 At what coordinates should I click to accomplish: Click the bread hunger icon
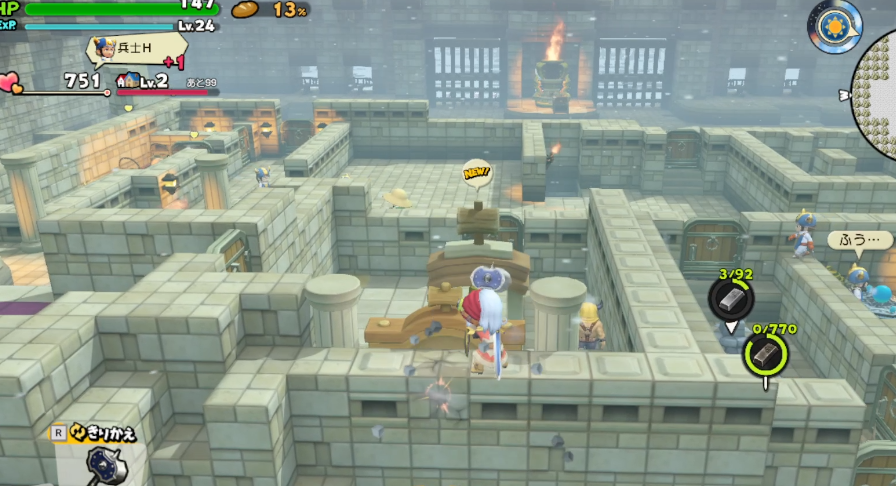(x=245, y=10)
